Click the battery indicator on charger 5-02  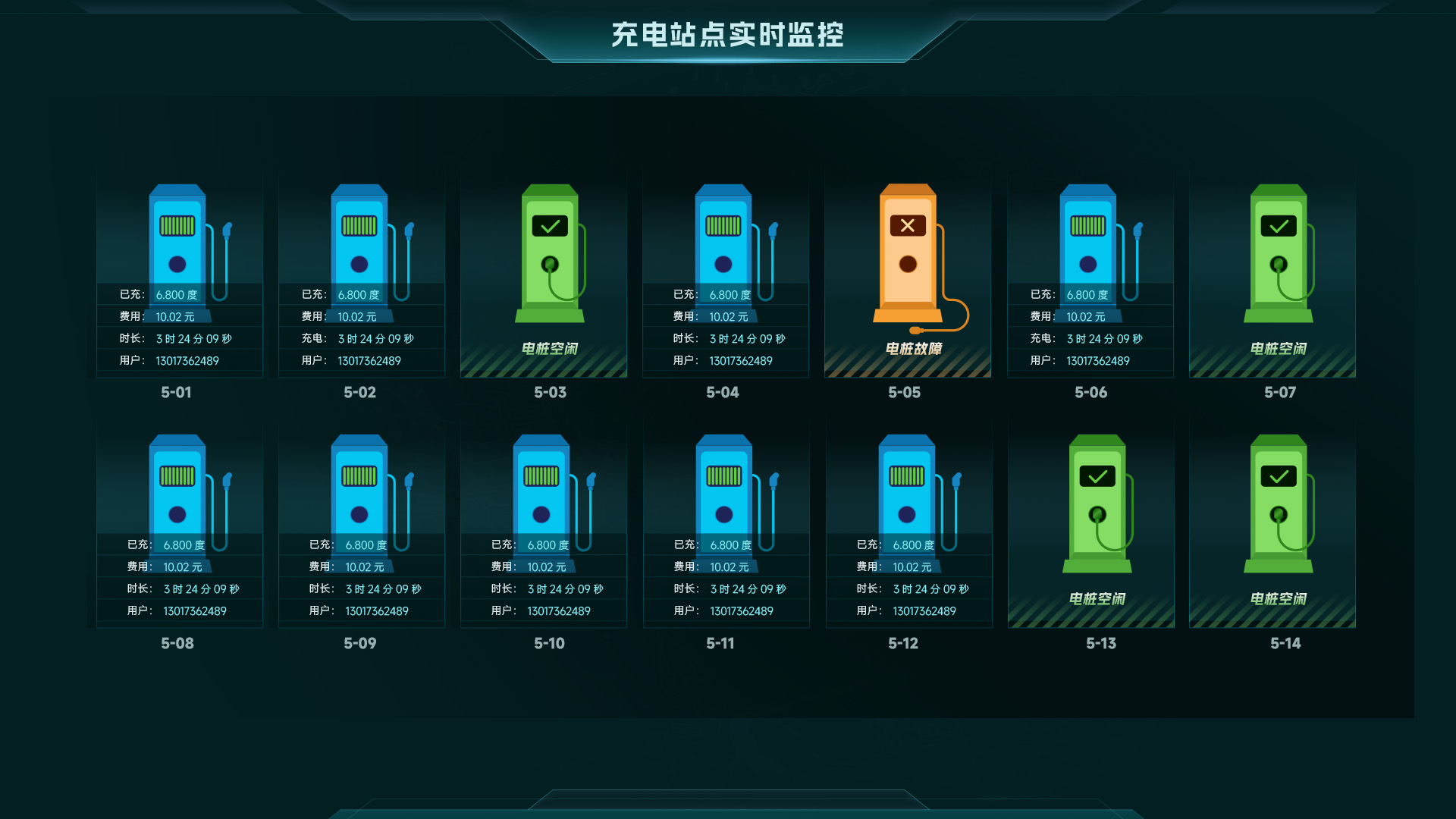(x=360, y=224)
